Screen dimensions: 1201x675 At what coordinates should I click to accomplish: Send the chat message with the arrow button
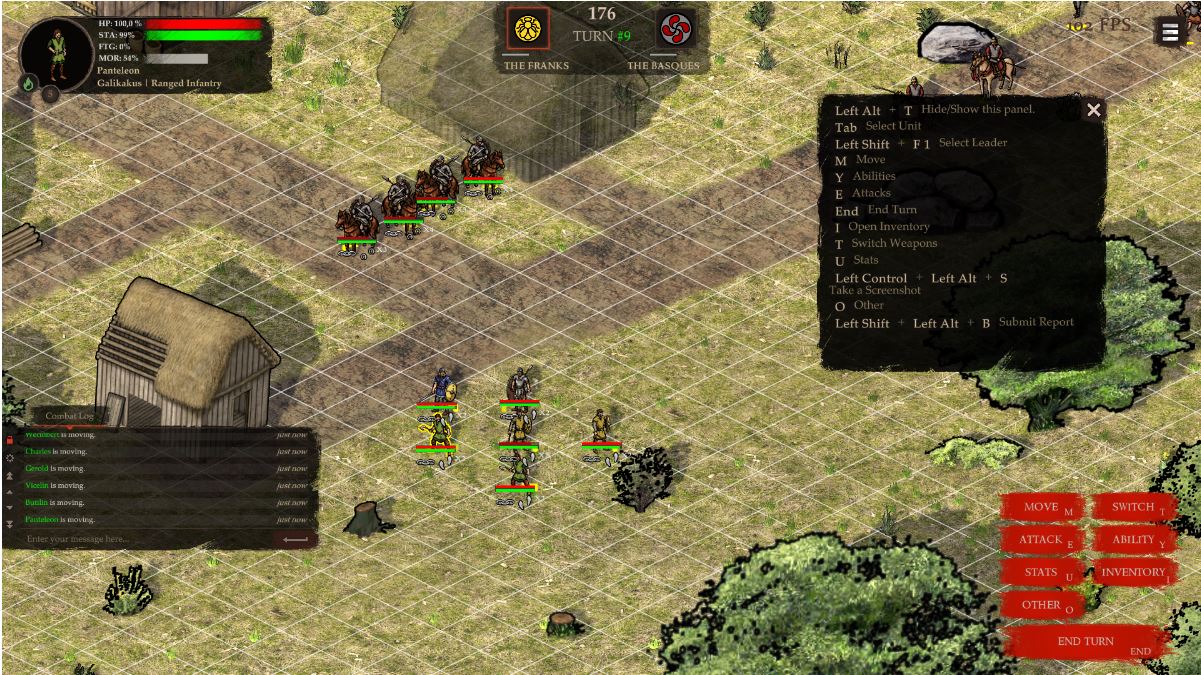295,539
